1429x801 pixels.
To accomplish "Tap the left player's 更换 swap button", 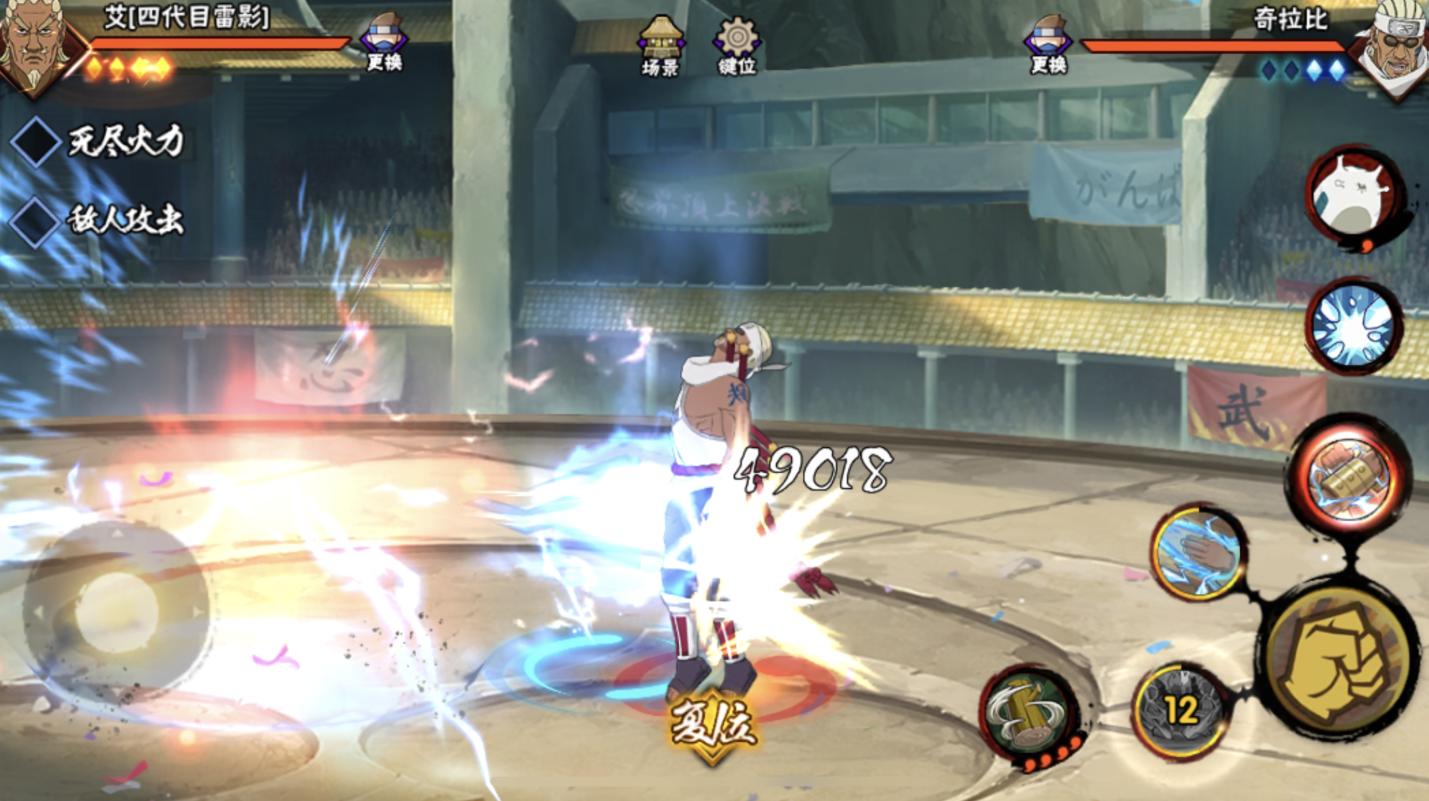I will click(x=384, y=42).
